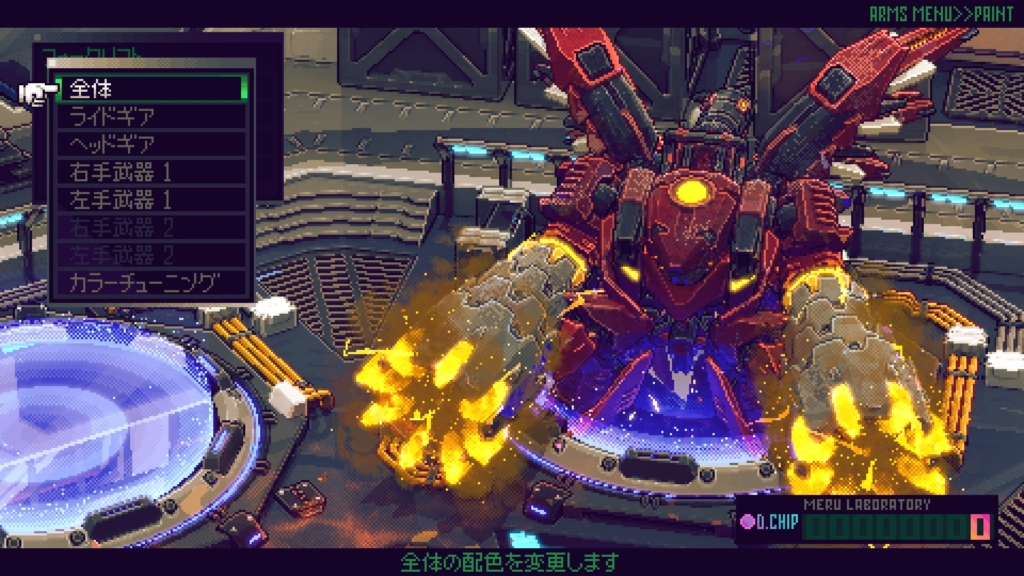Open the ヘッドギア paint entry
Screen dimensions: 1024x576
tap(150, 144)
